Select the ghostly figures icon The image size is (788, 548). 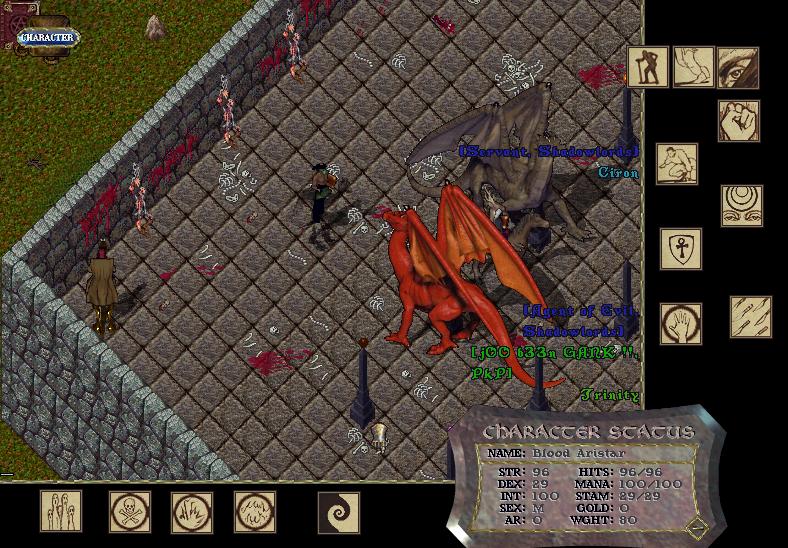61,511
